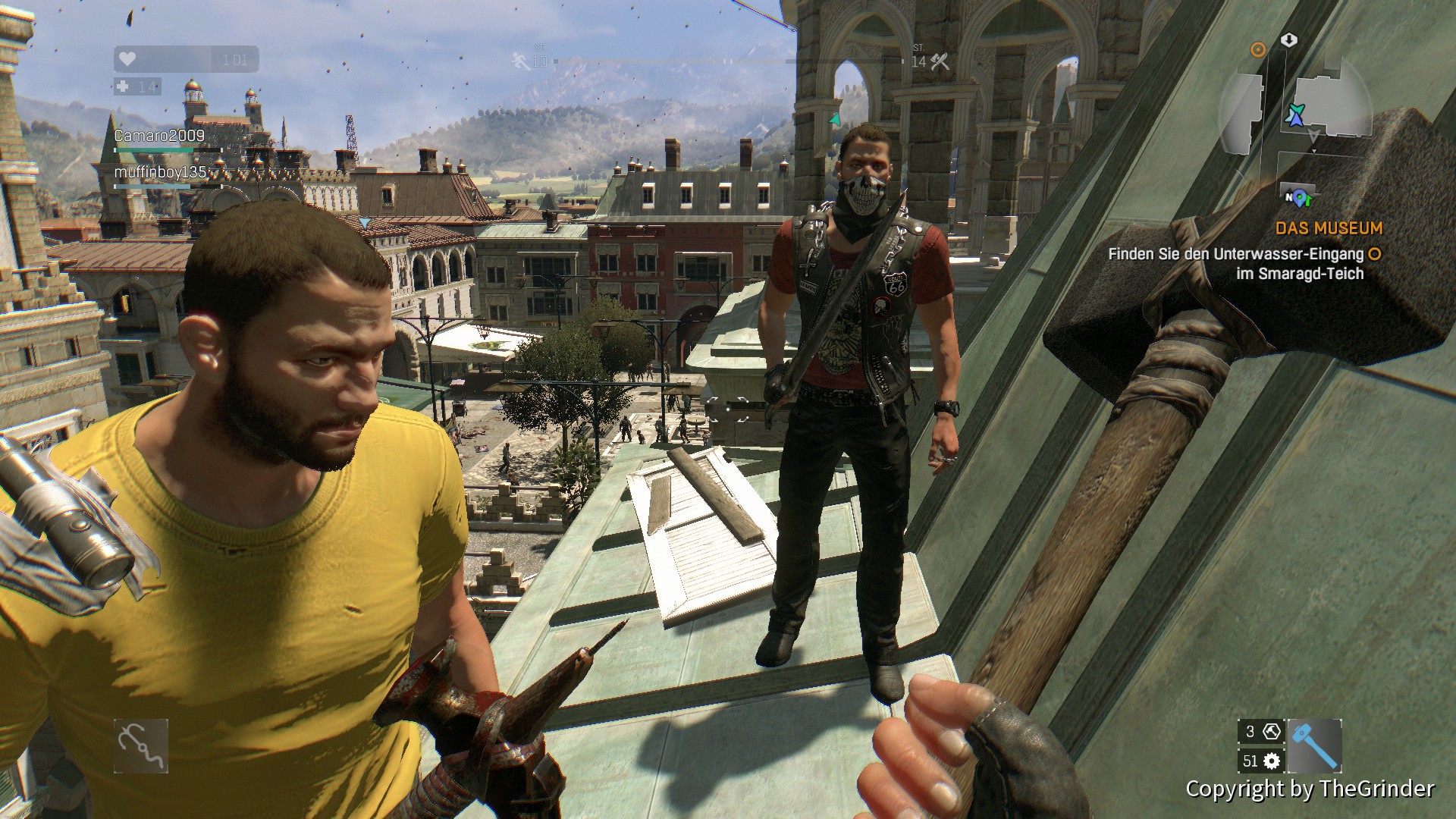The height and width of the screenshot is (819, 1456).
Task: Select the equipped hammer weapon icon
Action: tap(1314, 745)
